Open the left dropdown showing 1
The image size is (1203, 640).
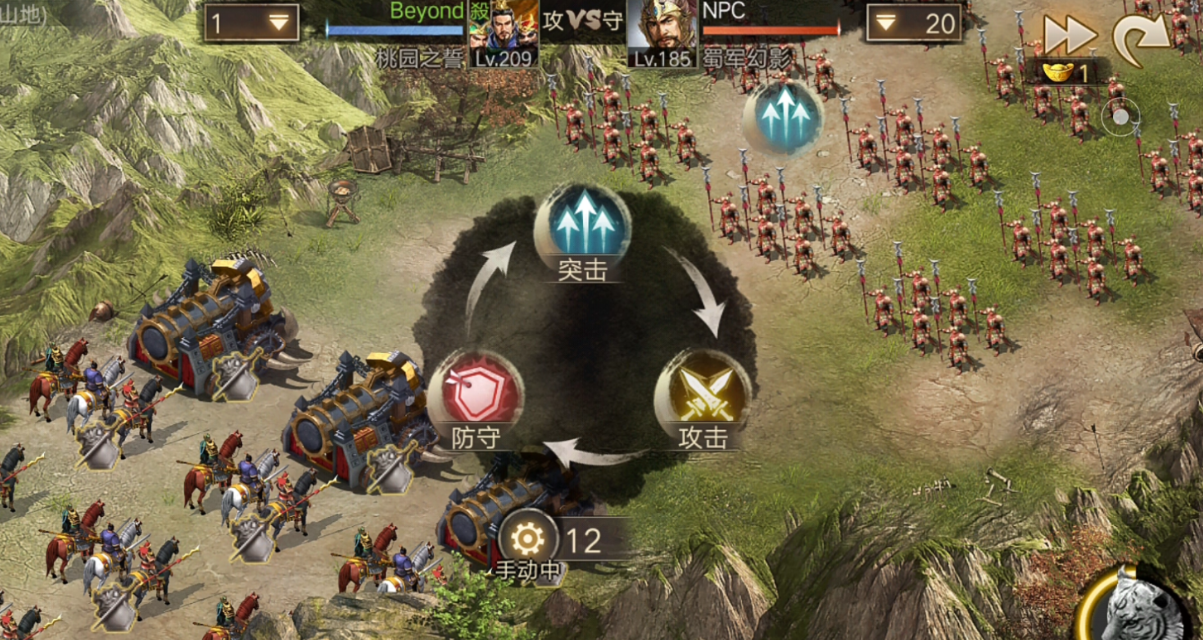click(251, 23)
